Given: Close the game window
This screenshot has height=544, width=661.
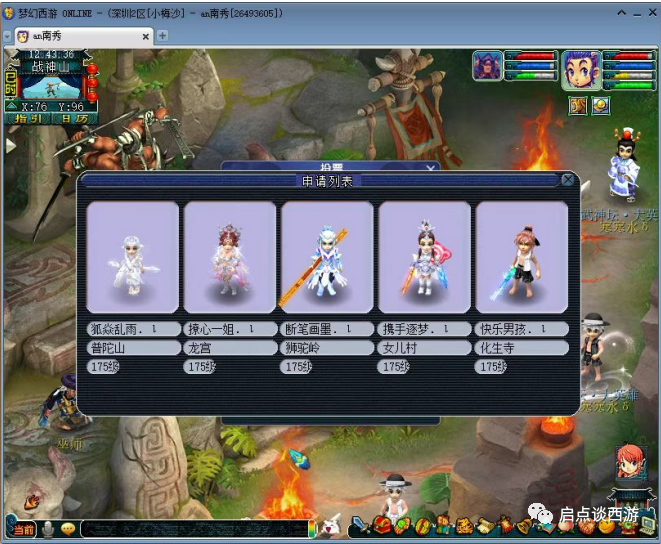Looking at the screenshot, I should pyautogui.click(x=650, y=13).
